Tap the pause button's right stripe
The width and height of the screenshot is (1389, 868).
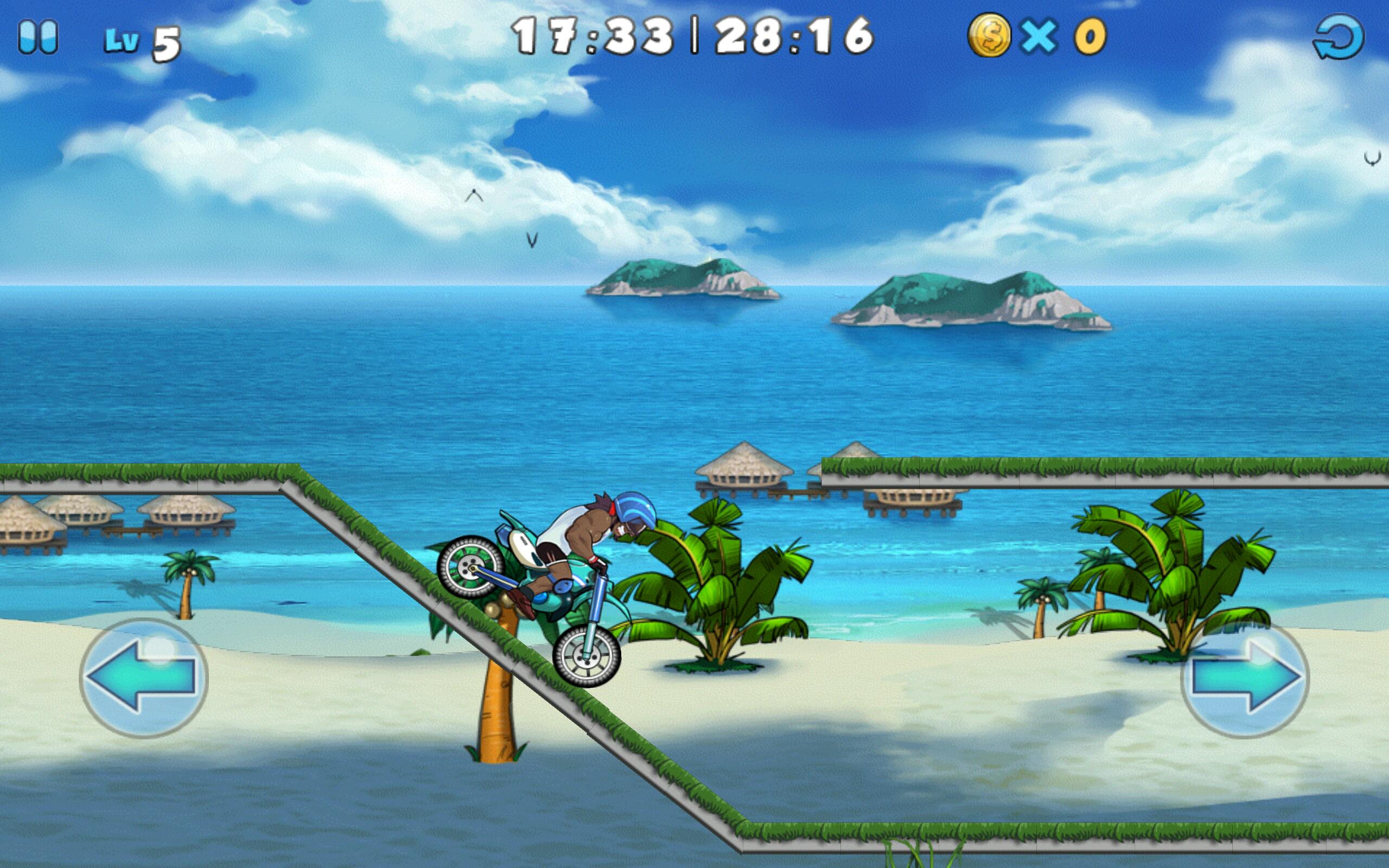click(48, 37)
